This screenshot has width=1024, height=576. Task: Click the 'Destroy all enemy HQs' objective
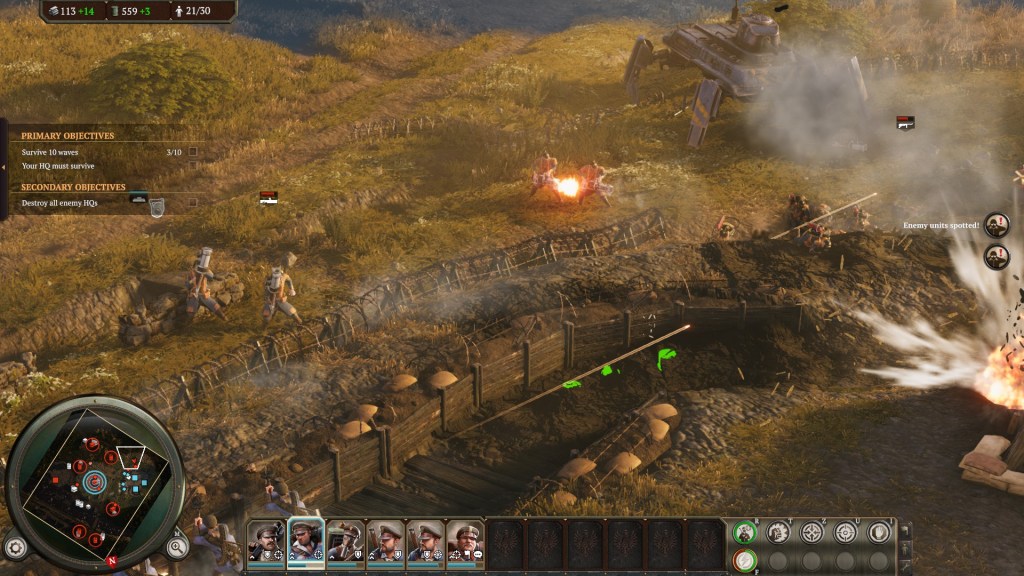[x=60, y=203]
